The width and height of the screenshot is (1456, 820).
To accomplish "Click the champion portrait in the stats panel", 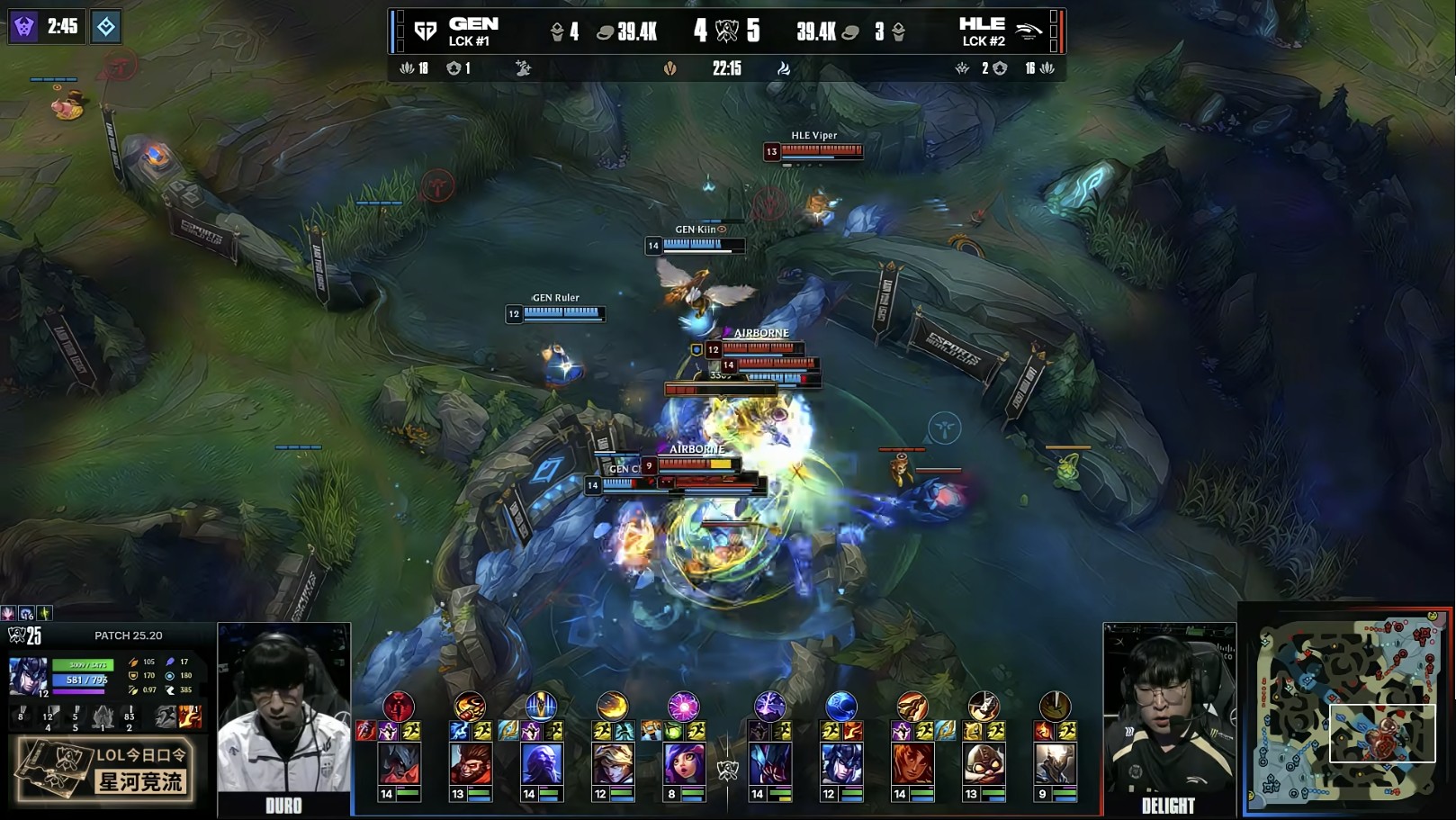I will coord(28,677).
